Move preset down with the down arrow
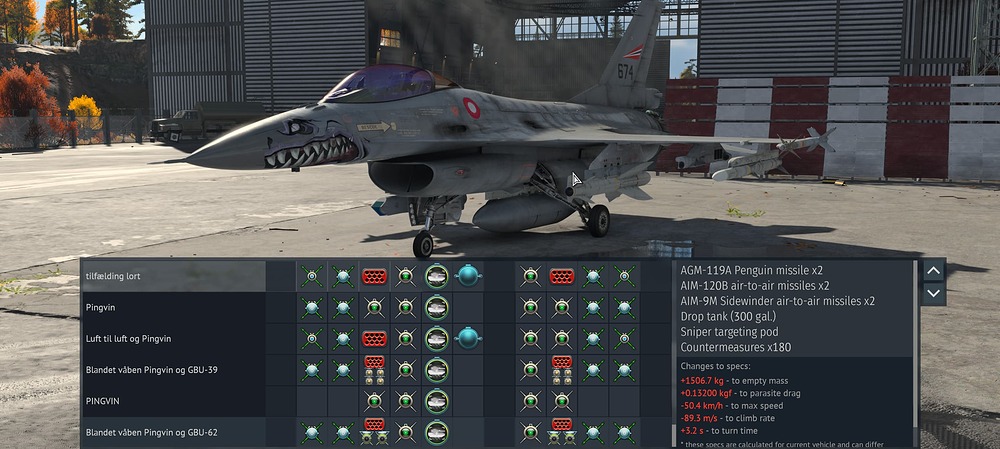The image size is (1000, 449). pyautogui.click(x=932, y=293)
